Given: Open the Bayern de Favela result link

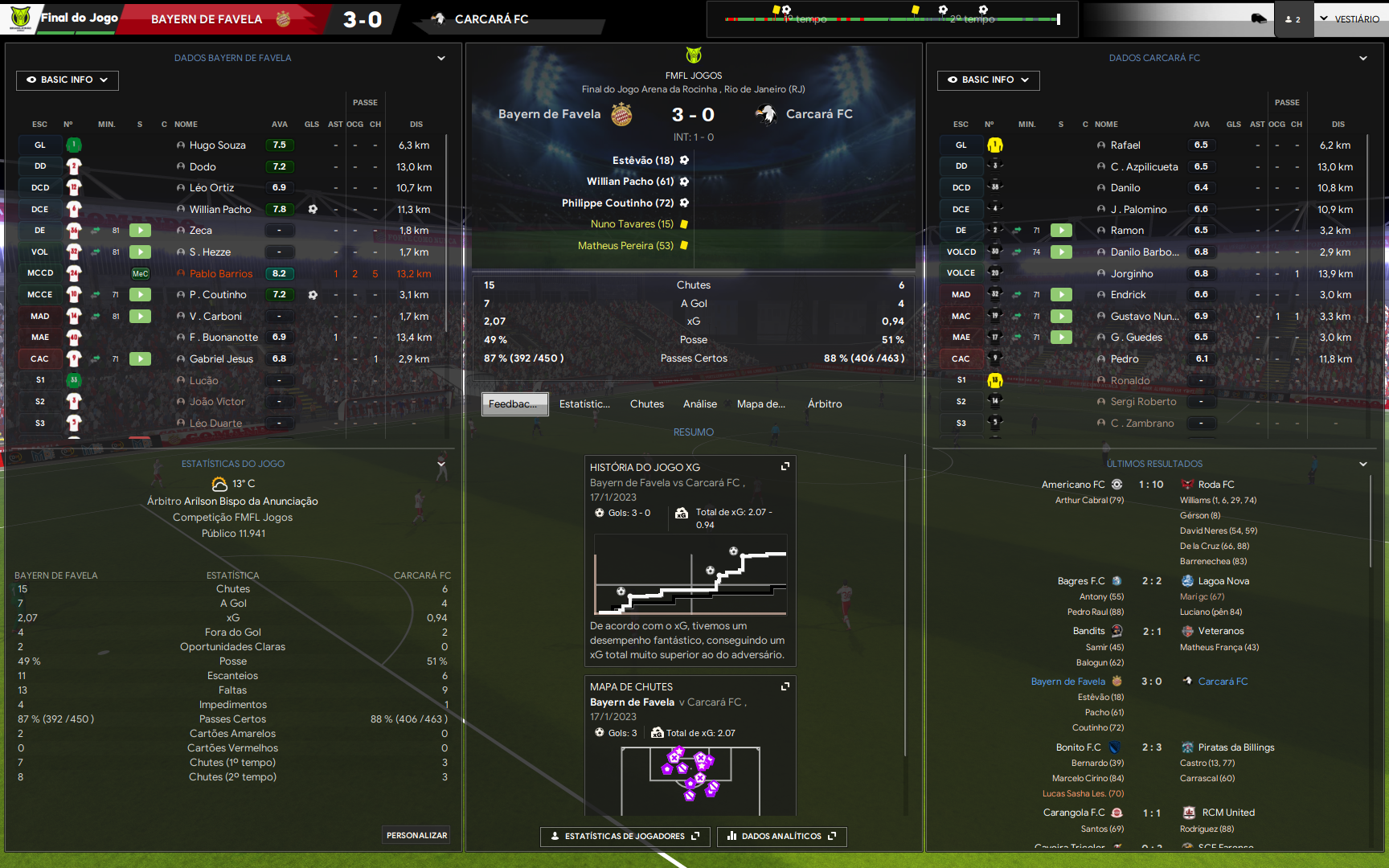Looking at the screenshot, I should (1068, 682).
